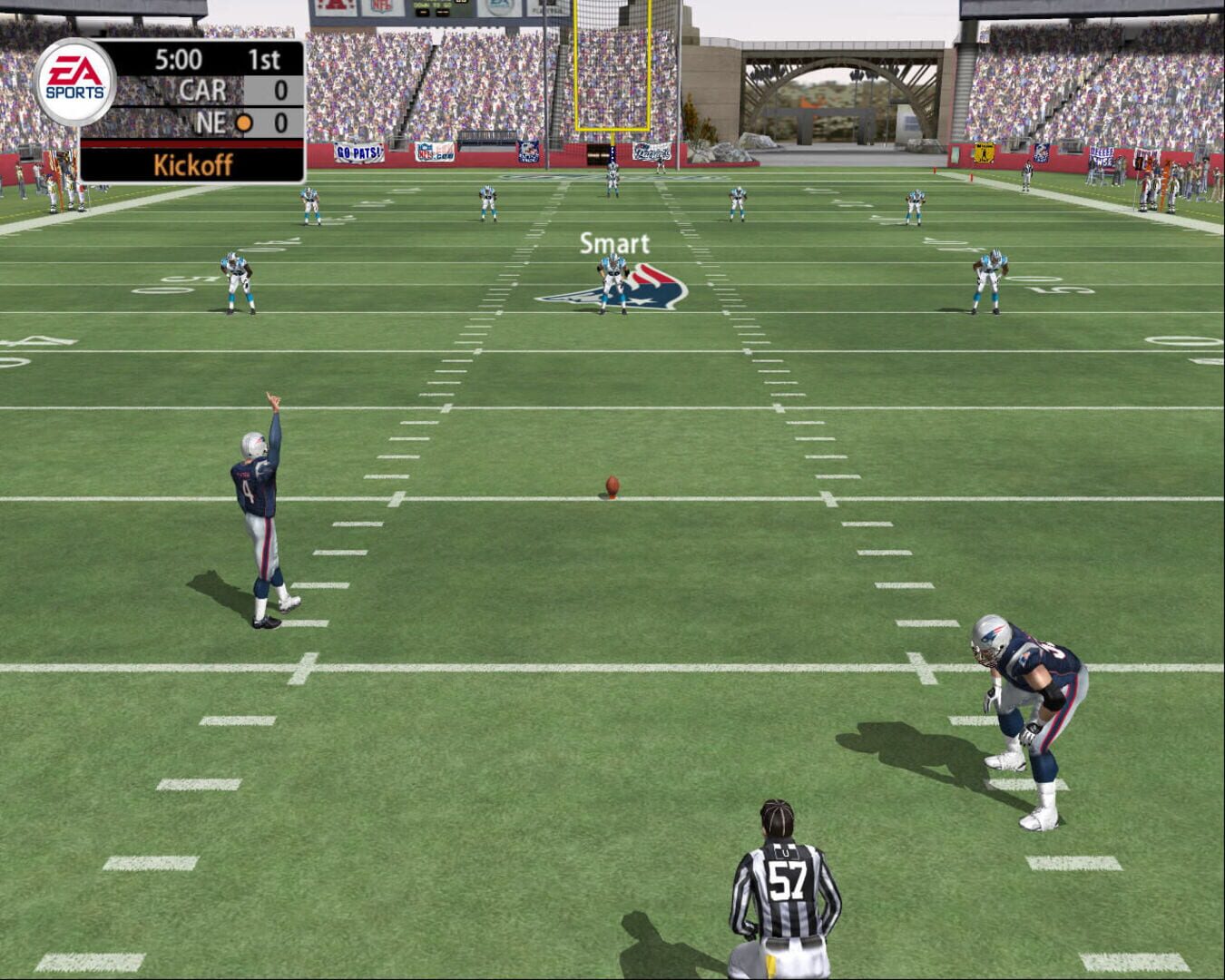1225x980 pixels.
Task: Expand the Kickoff play banner
Action: click(193, 164)
